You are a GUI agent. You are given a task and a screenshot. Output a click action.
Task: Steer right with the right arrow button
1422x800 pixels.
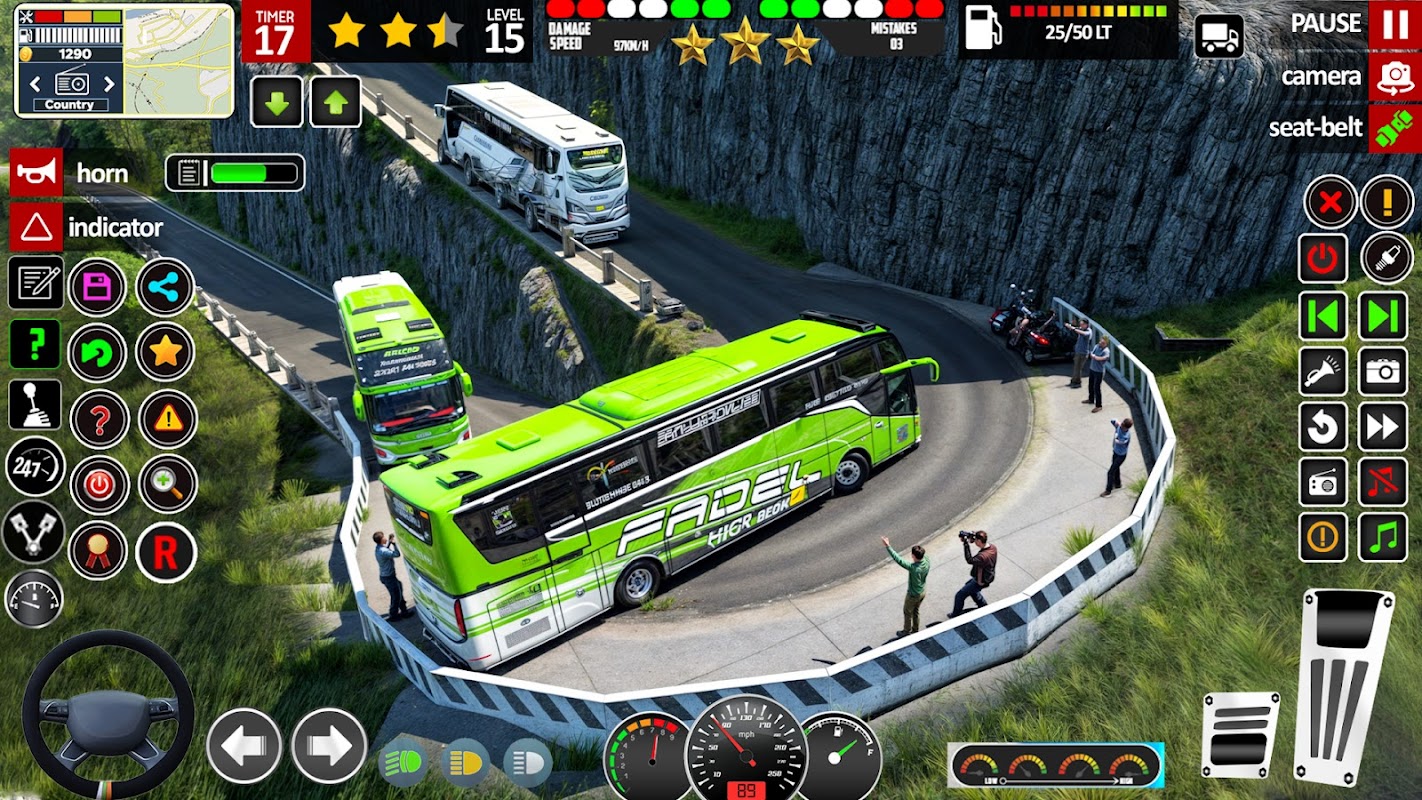tap(329, 746)
